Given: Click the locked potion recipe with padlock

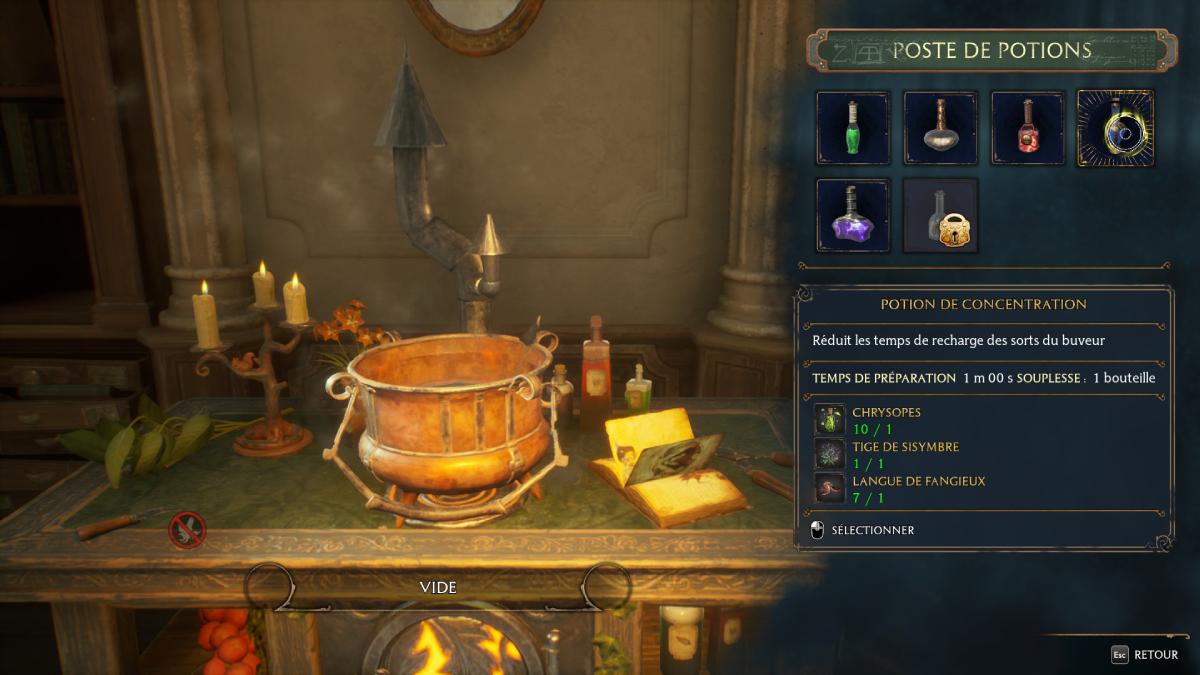Looking at the screenshot, I should point(940,215).
